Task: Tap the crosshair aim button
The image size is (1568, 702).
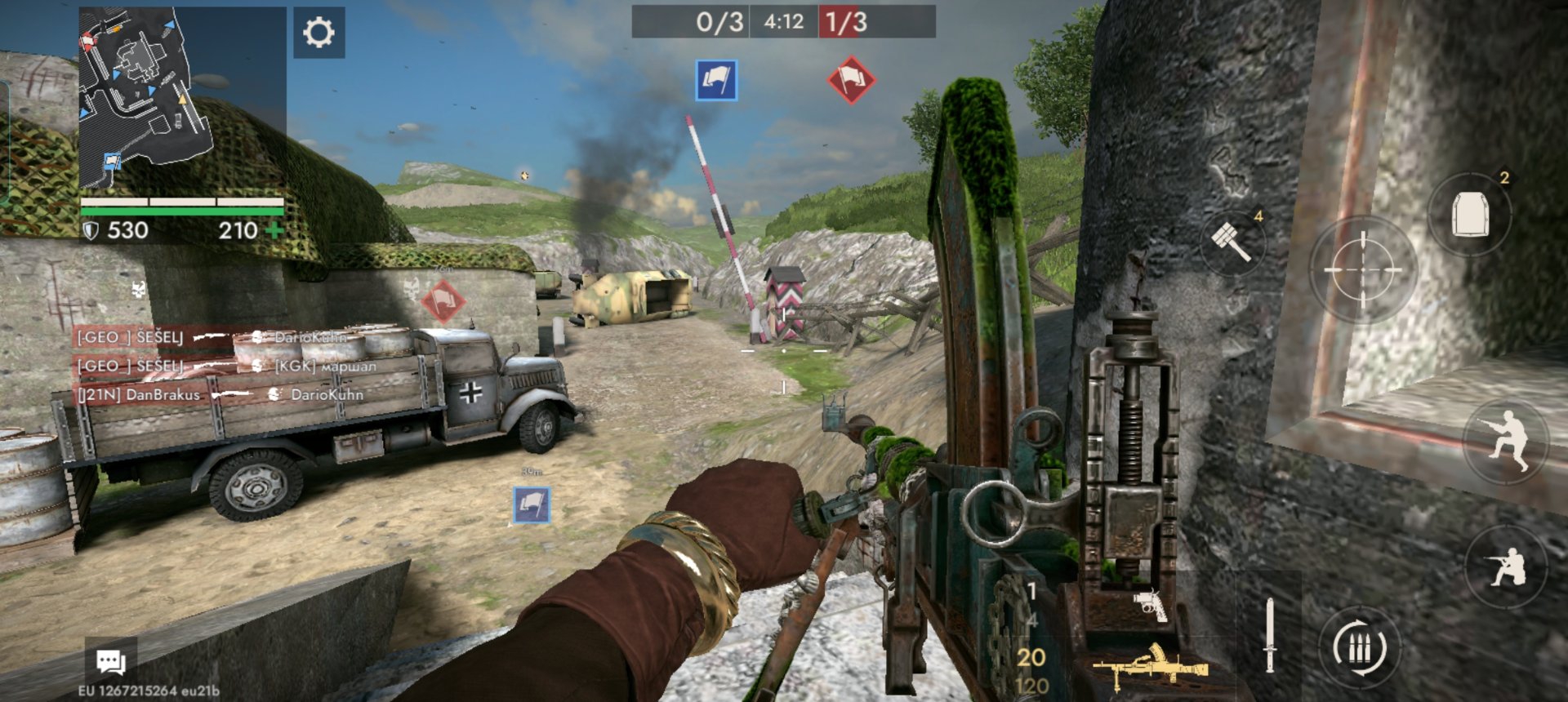Action: (1362, 269)
